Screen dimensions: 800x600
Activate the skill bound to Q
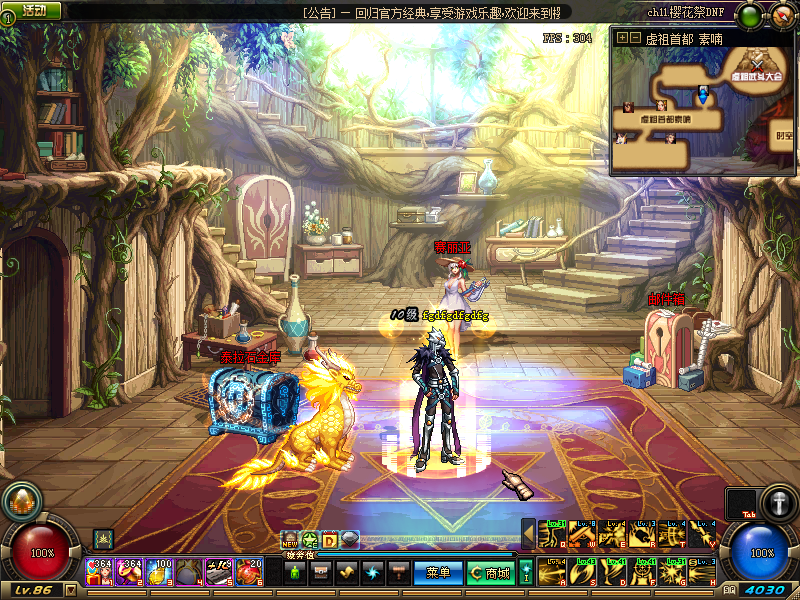coord(551,535)
